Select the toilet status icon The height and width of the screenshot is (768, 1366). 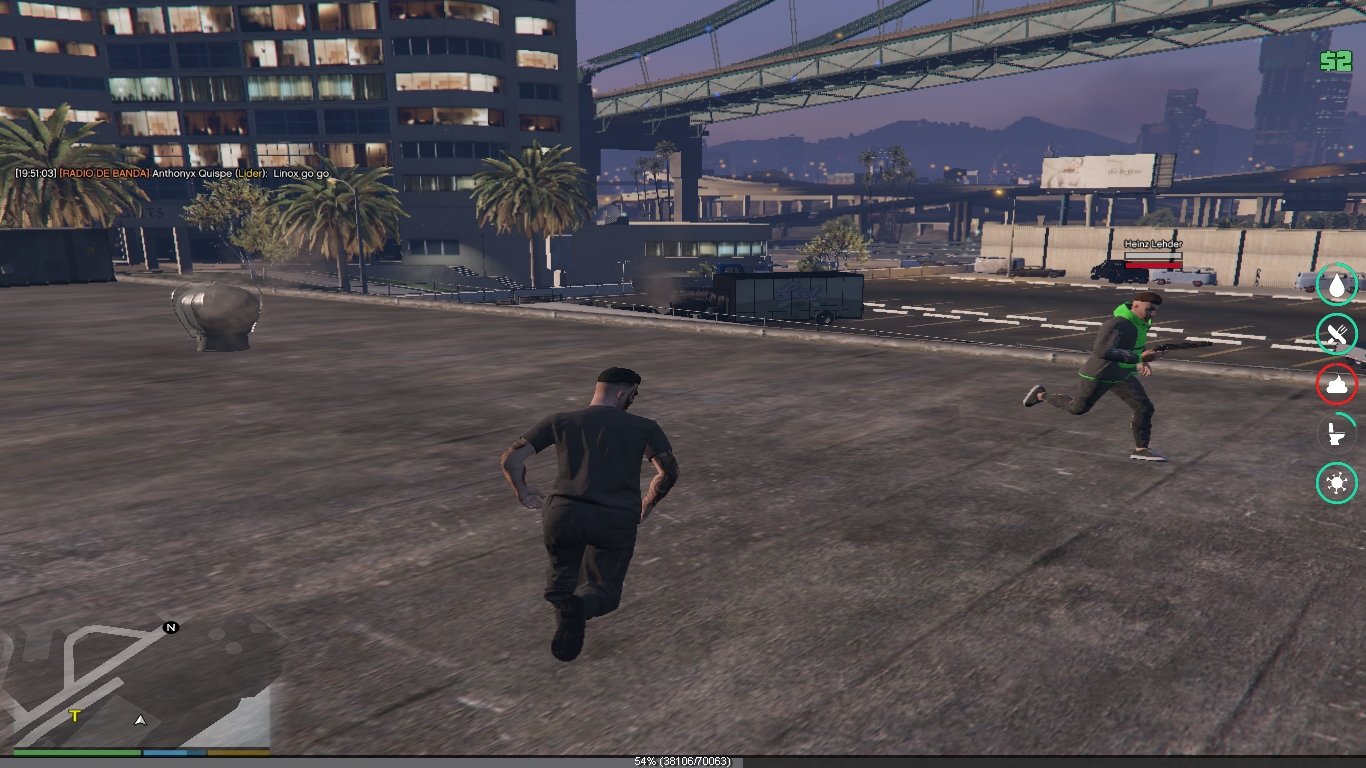(1336, 434)
